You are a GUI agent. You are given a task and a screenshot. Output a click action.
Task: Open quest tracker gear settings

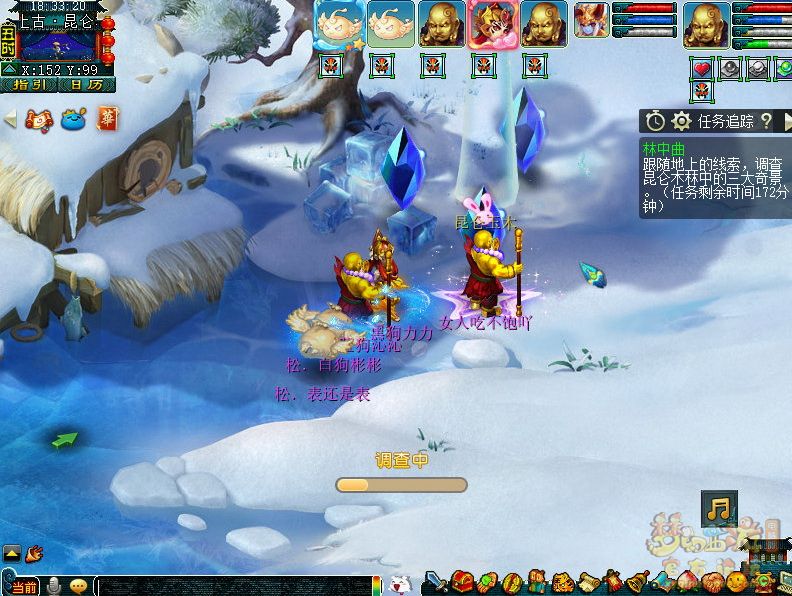tap(682, 121)
